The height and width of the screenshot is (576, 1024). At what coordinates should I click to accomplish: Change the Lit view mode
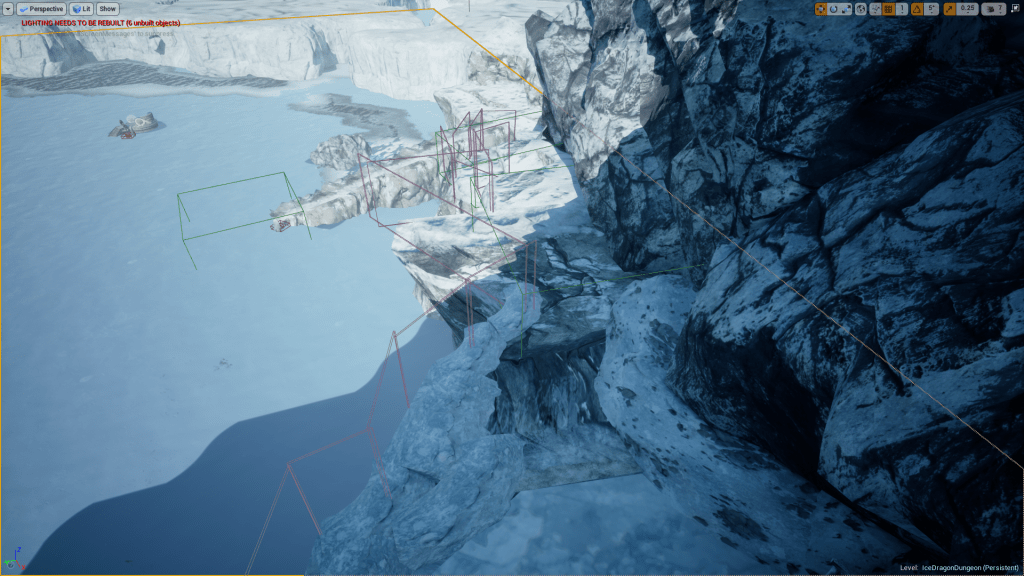81,9
